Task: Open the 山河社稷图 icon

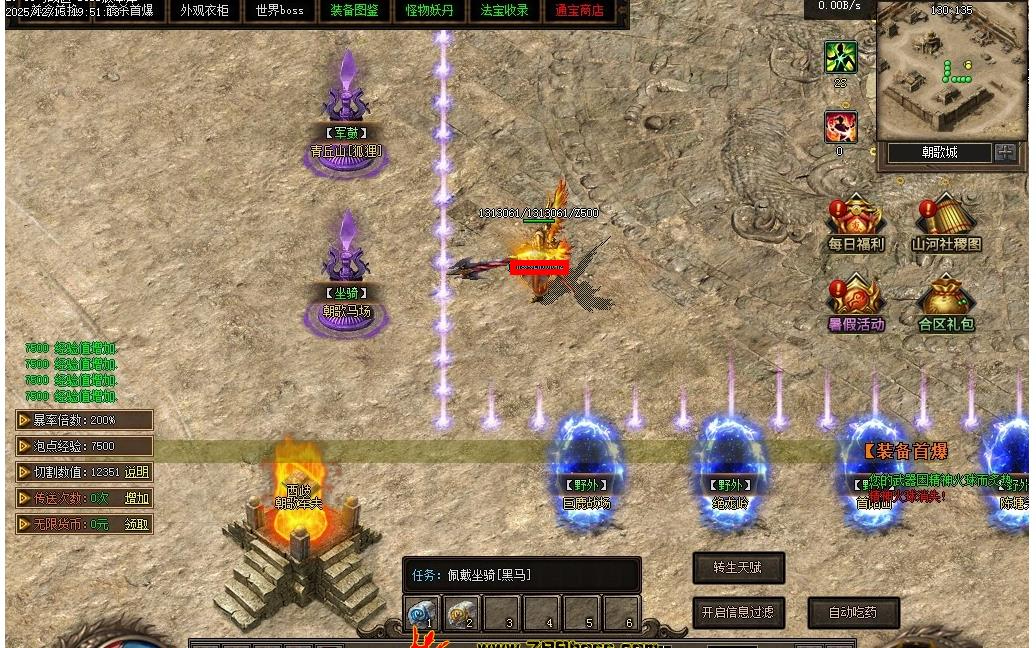Action: click(x=946, y=222)
